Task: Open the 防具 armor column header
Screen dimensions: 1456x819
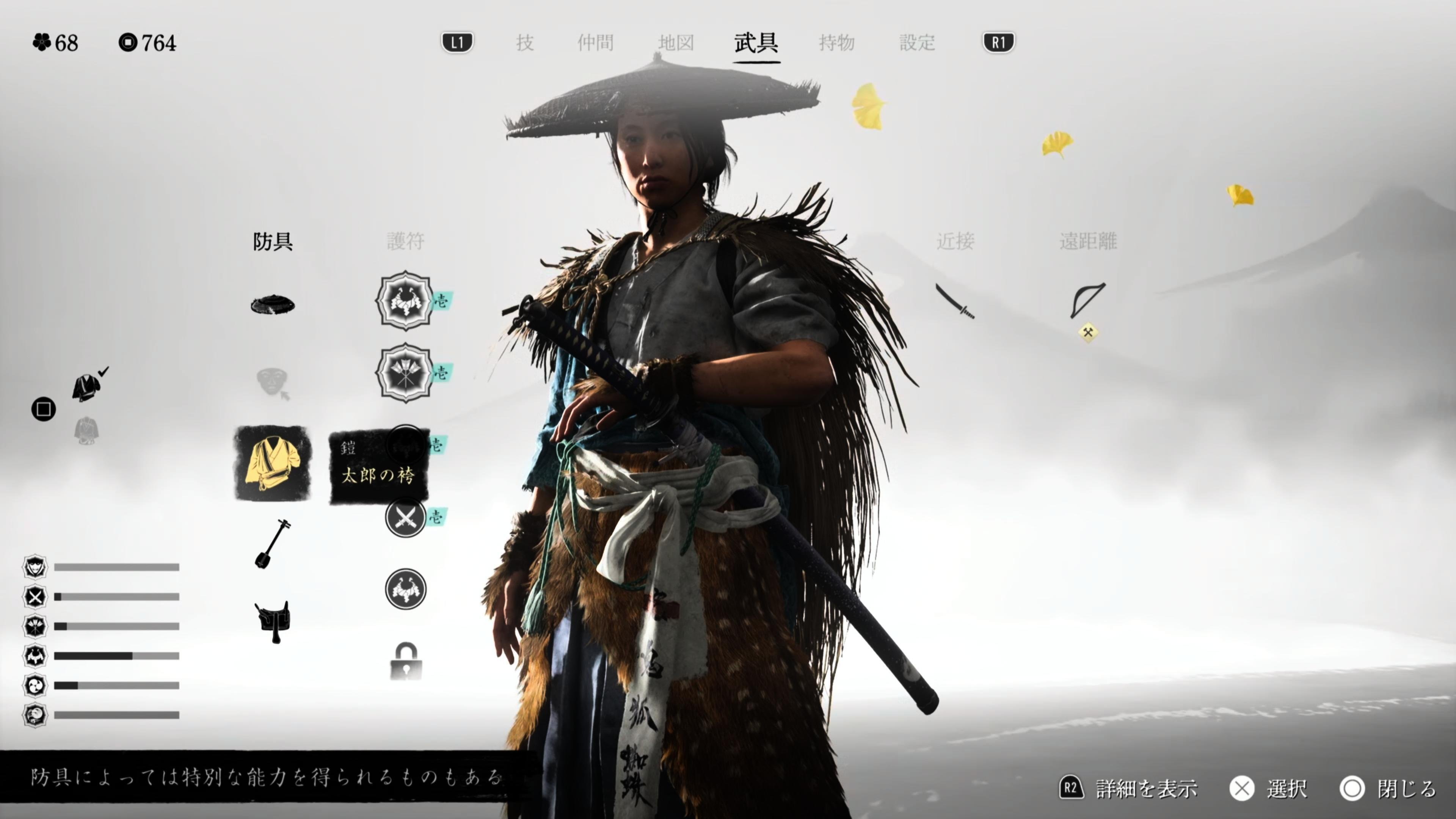Action: [x=273, y=242]
